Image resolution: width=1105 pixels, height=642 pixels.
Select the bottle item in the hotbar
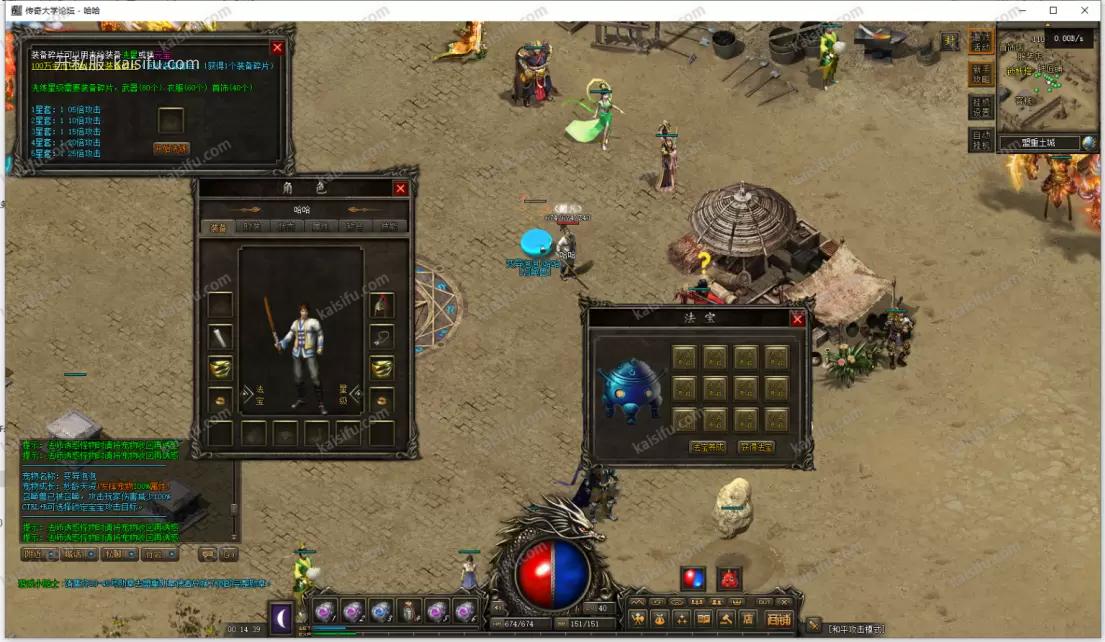click(x=408, y=610)
